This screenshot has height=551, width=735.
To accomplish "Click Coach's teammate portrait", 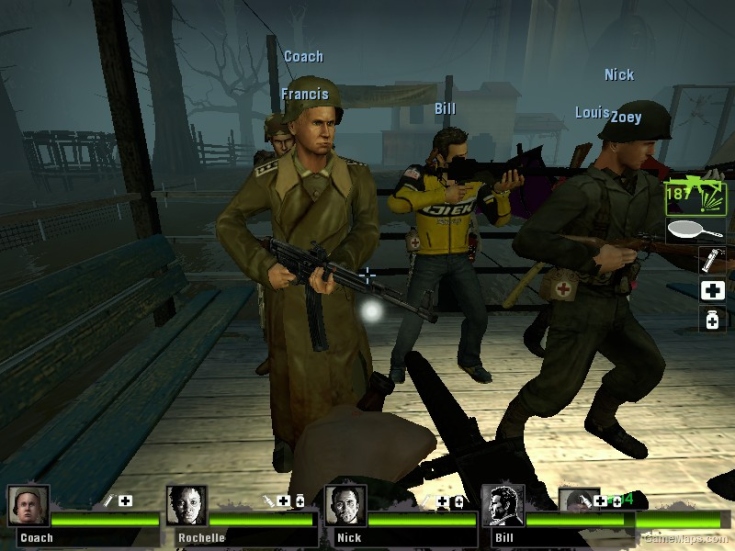I will point(28,506).
